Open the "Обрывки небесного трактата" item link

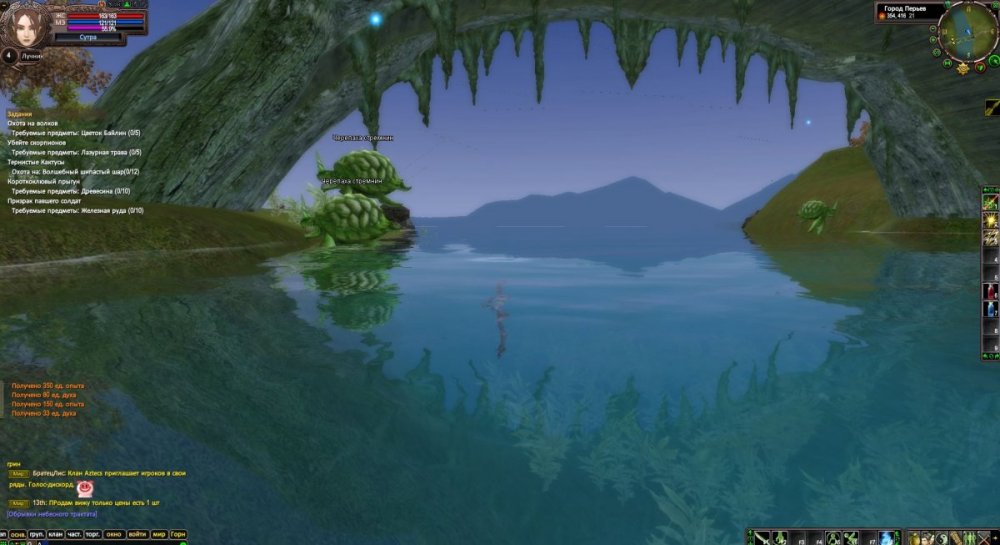tap(52, 514)
